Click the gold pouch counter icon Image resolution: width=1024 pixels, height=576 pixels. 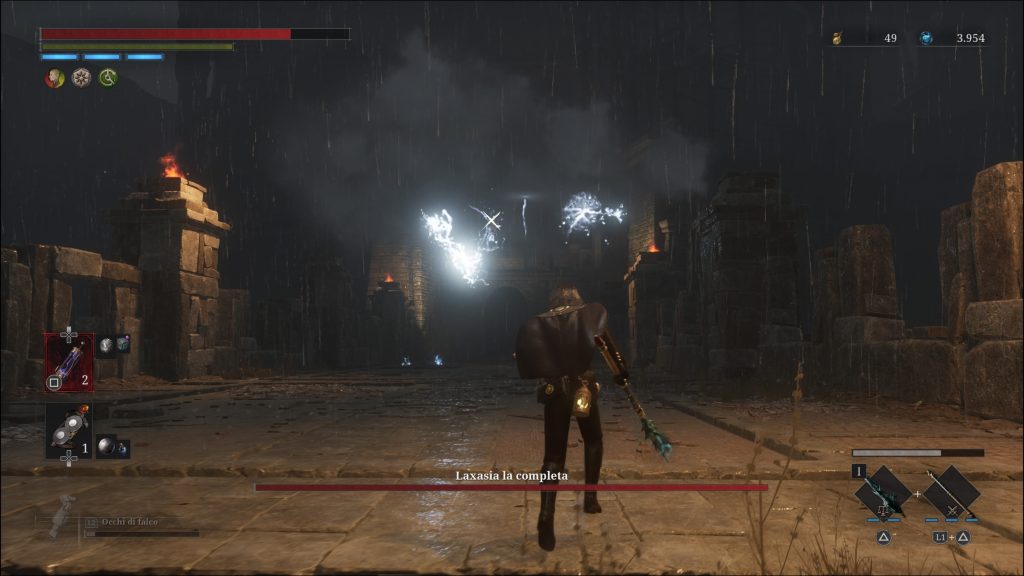pos(838,38)
